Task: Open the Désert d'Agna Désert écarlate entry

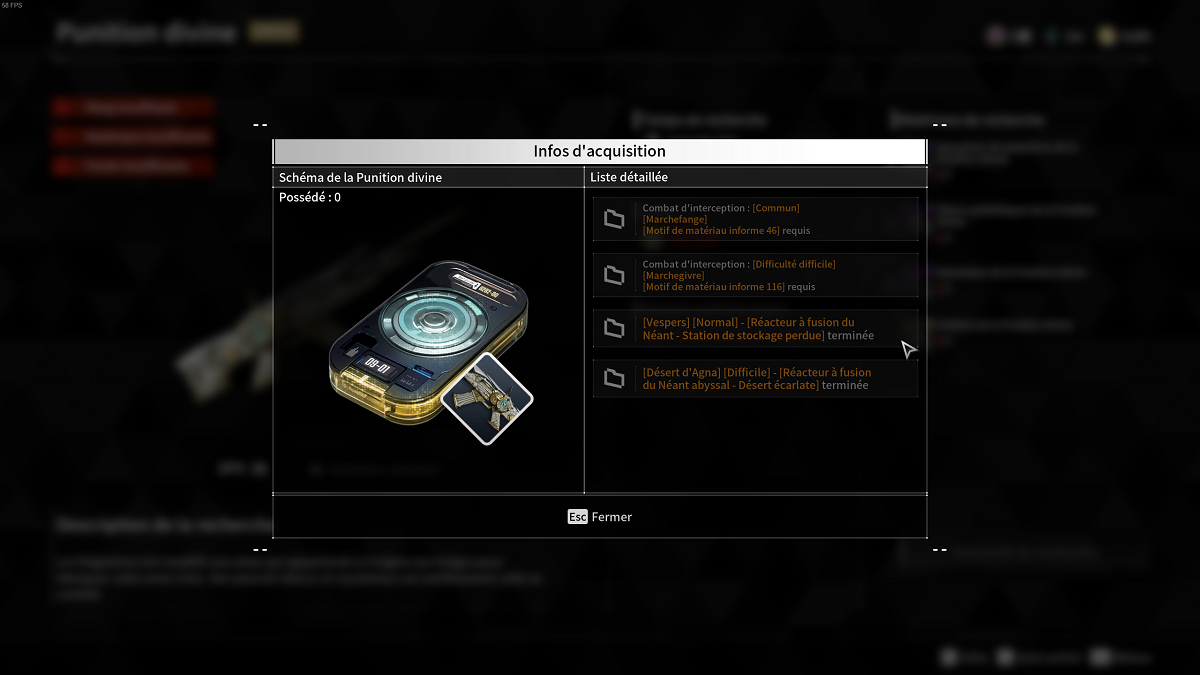Action: [755, 379]
